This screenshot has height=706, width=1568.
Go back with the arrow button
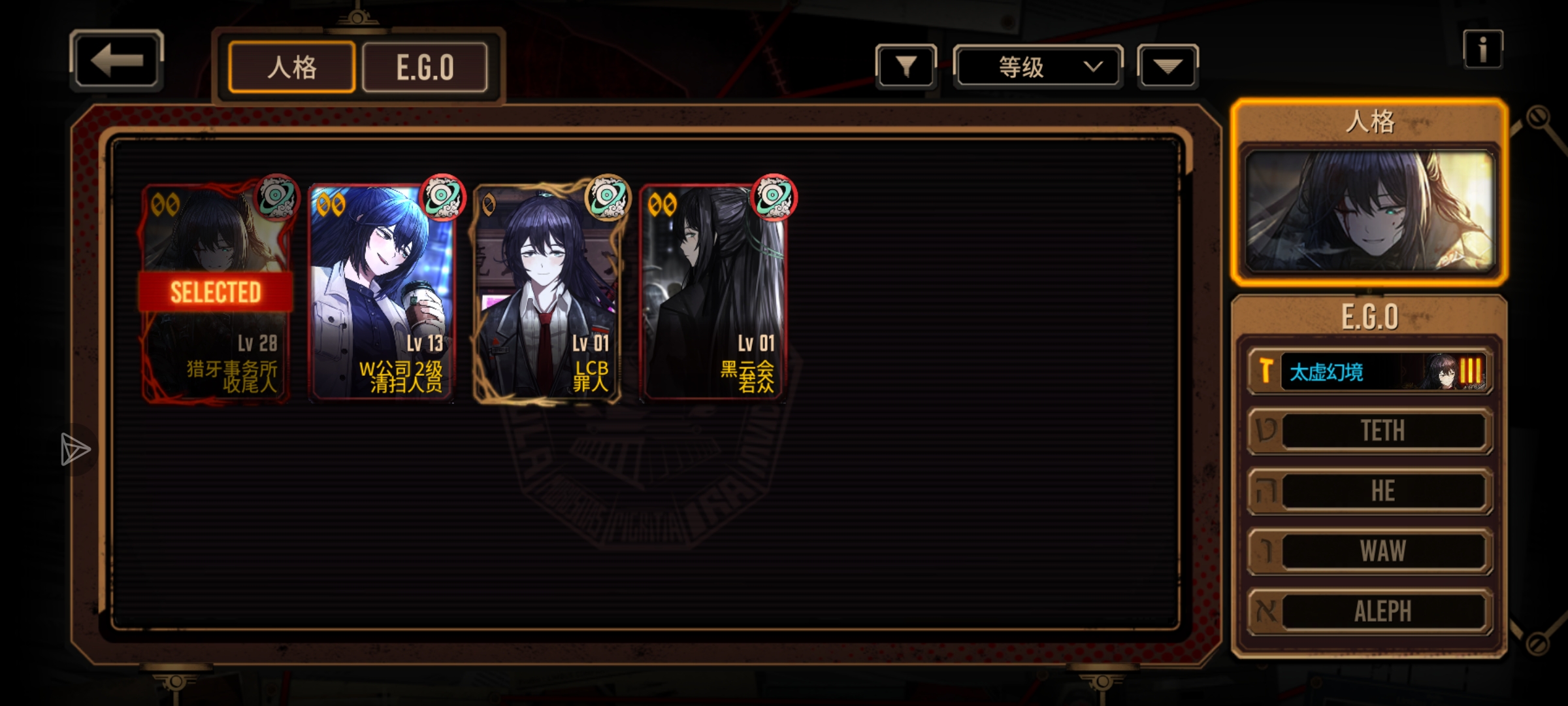[x=116, y=61]
